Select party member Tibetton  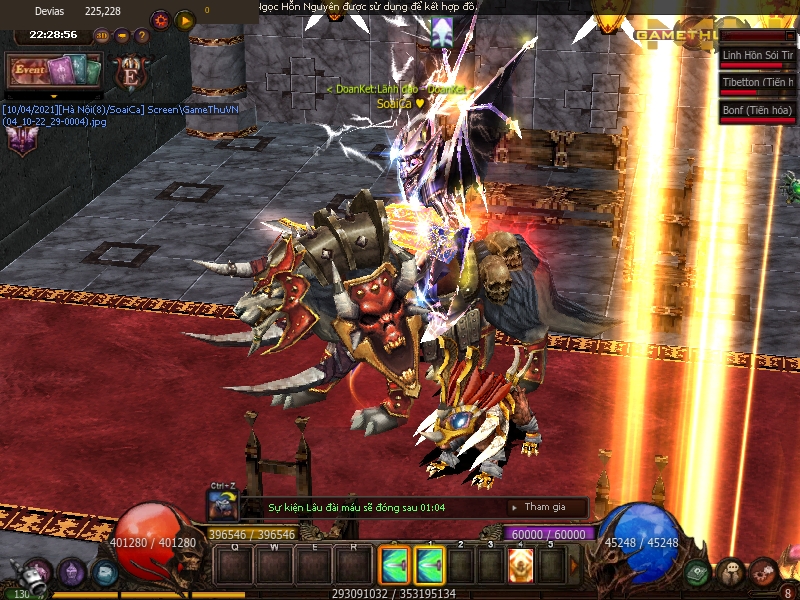click(x=757, y=83)
